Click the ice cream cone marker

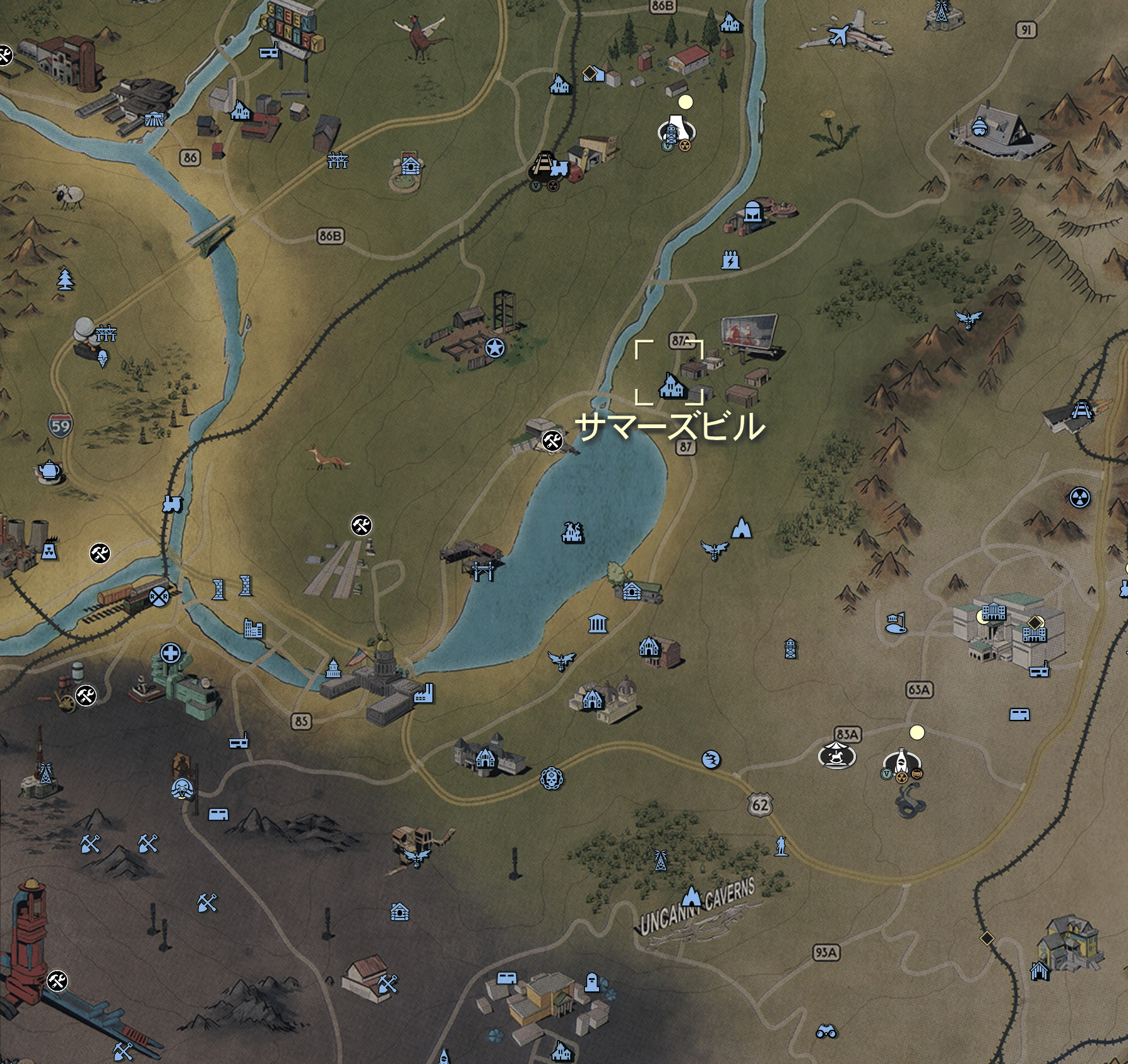tap(103, 359)
